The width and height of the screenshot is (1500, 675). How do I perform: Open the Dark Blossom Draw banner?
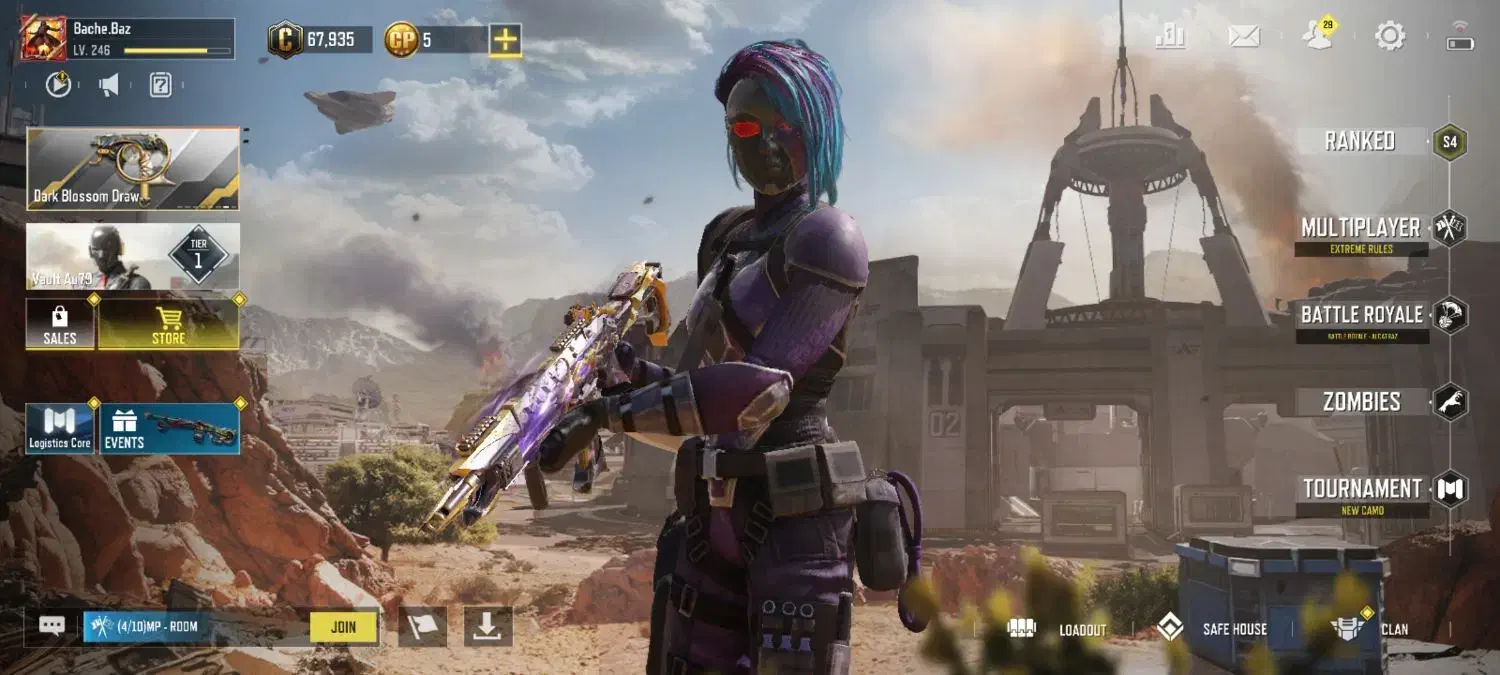pyautogui.click(x=133, y=168)
